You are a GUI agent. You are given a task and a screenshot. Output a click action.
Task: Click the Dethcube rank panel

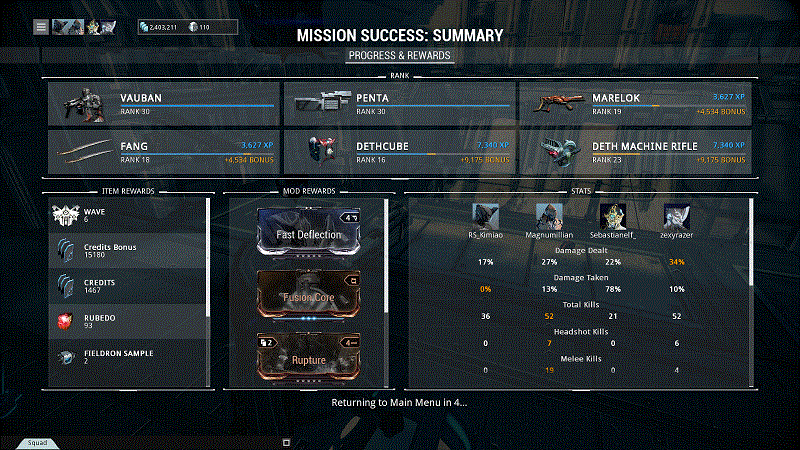tap(399, 152)
